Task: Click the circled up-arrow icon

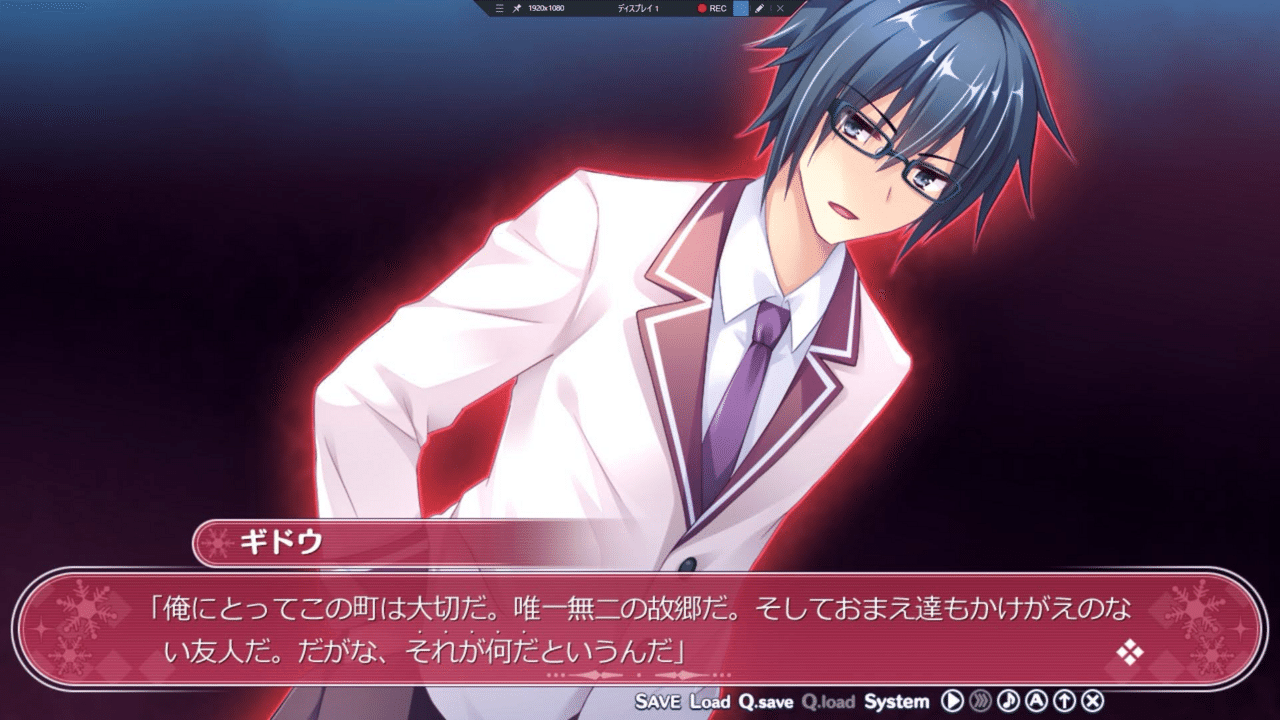Action: point(1066,701)
